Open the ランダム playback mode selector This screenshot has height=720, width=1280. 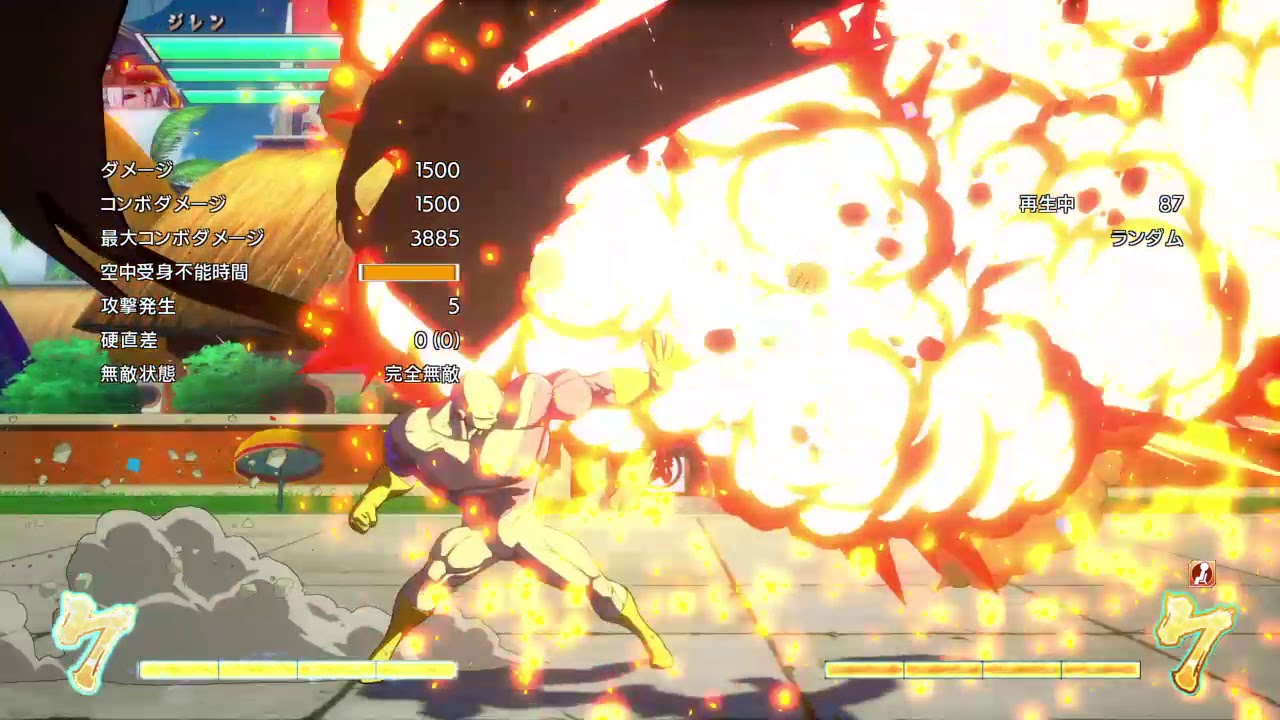pyautogui.click(x=1146, y=238)
